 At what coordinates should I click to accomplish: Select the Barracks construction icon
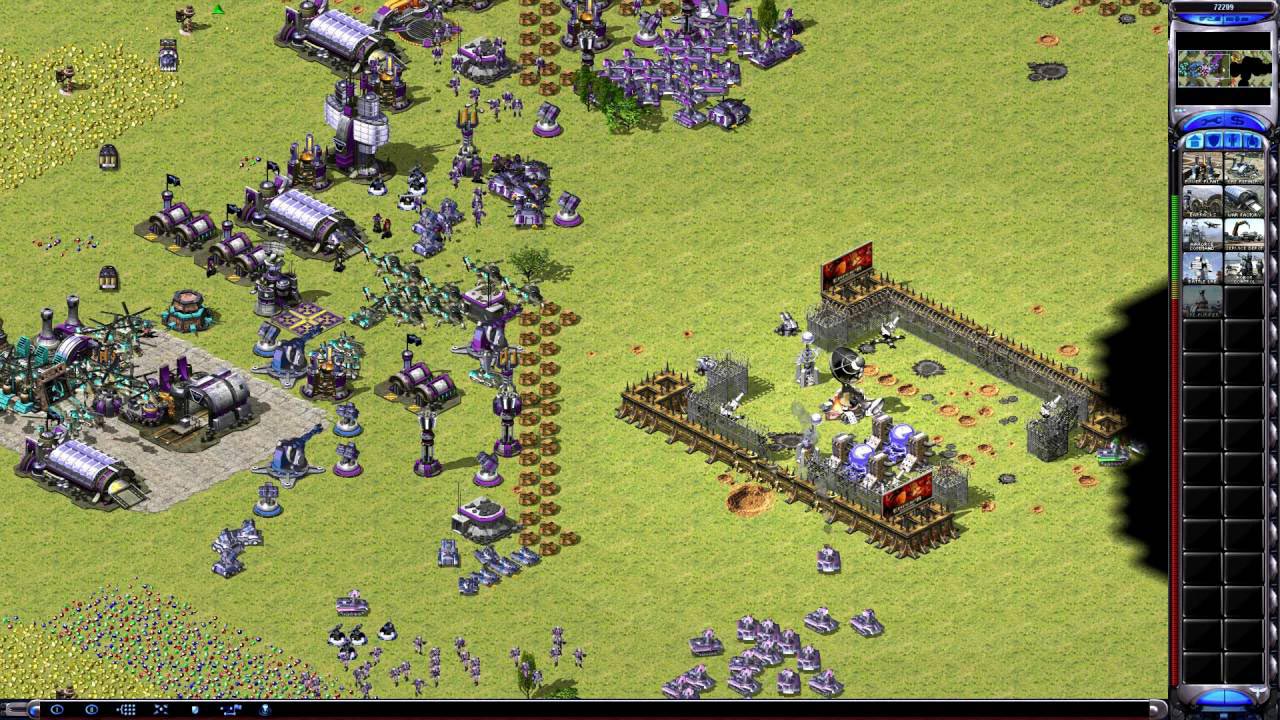click(1202, 202)
